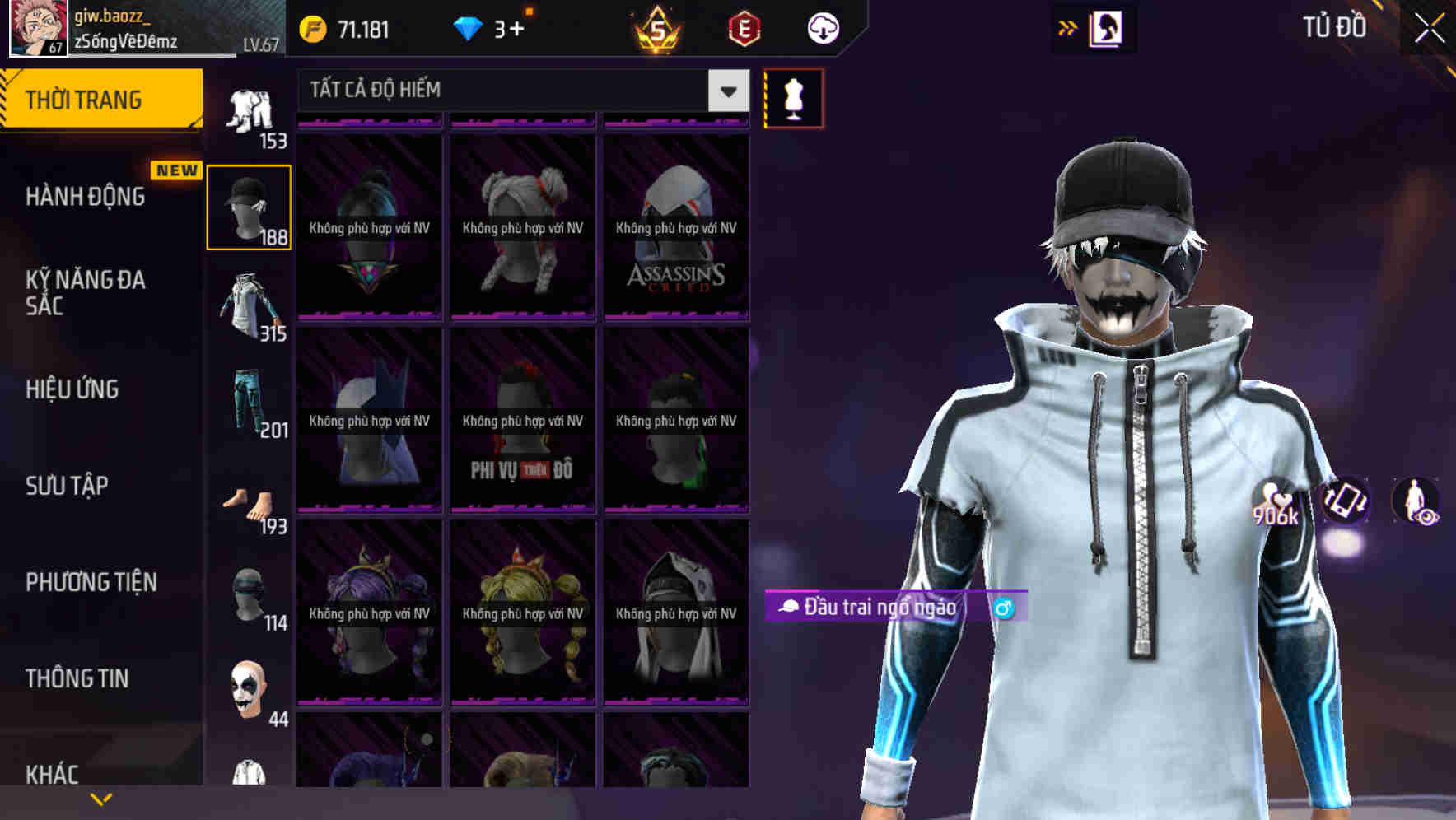This screenshot has height=820, width=1456.
Task: Open the Phương Tiện menu item
Action: coord(91,582)
